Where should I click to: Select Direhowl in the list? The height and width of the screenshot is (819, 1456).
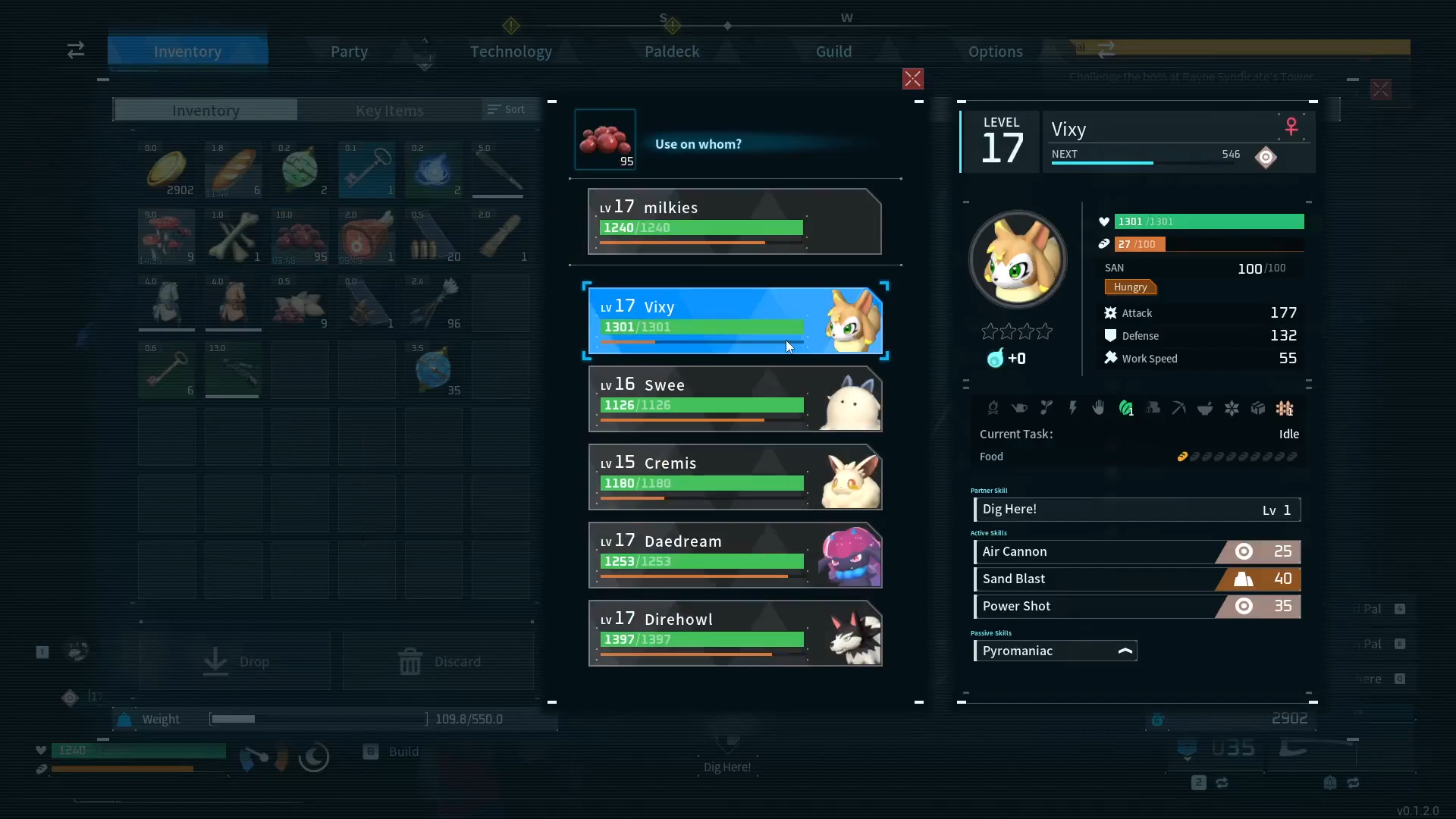coord(734,633)
